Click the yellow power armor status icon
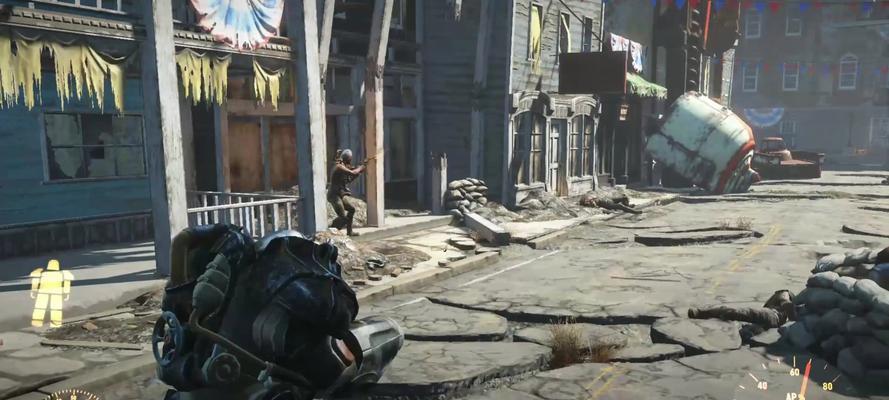The height and width of the screenshot is (400, 889). tap(51, 292)
